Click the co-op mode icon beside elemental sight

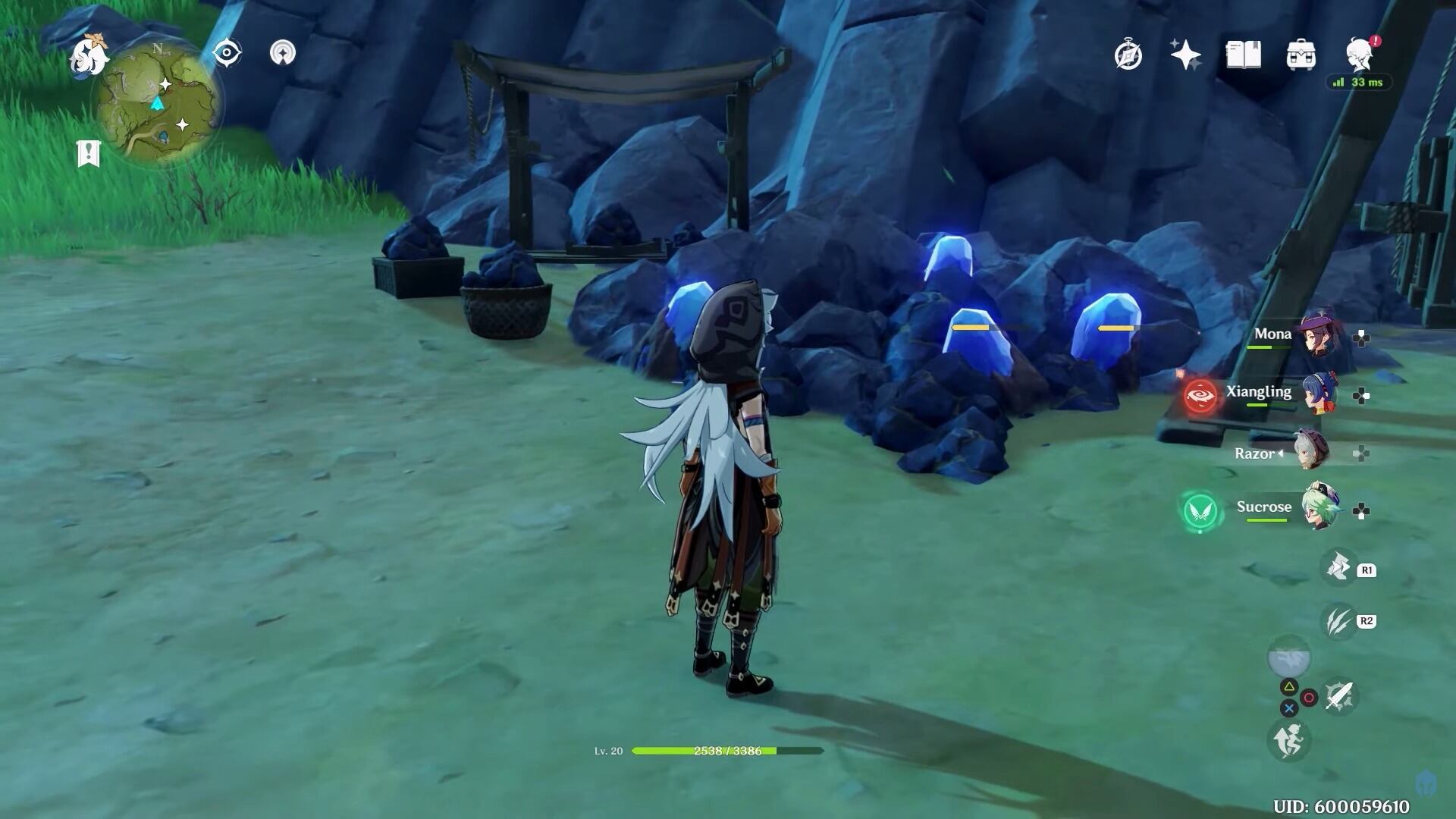pos(283,53)
